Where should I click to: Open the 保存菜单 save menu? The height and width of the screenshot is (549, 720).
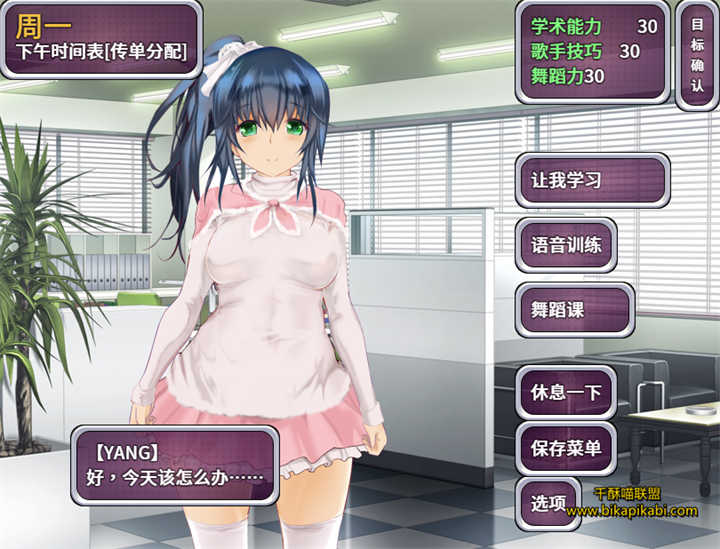tap(566, 448)
